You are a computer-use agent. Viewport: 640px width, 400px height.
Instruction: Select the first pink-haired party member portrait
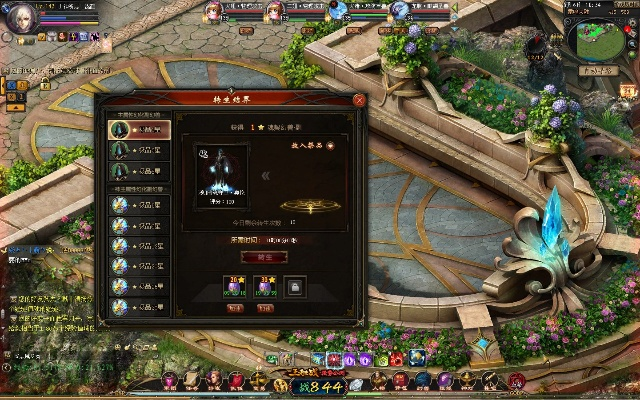pyautogui.click(x=212, y=11)
